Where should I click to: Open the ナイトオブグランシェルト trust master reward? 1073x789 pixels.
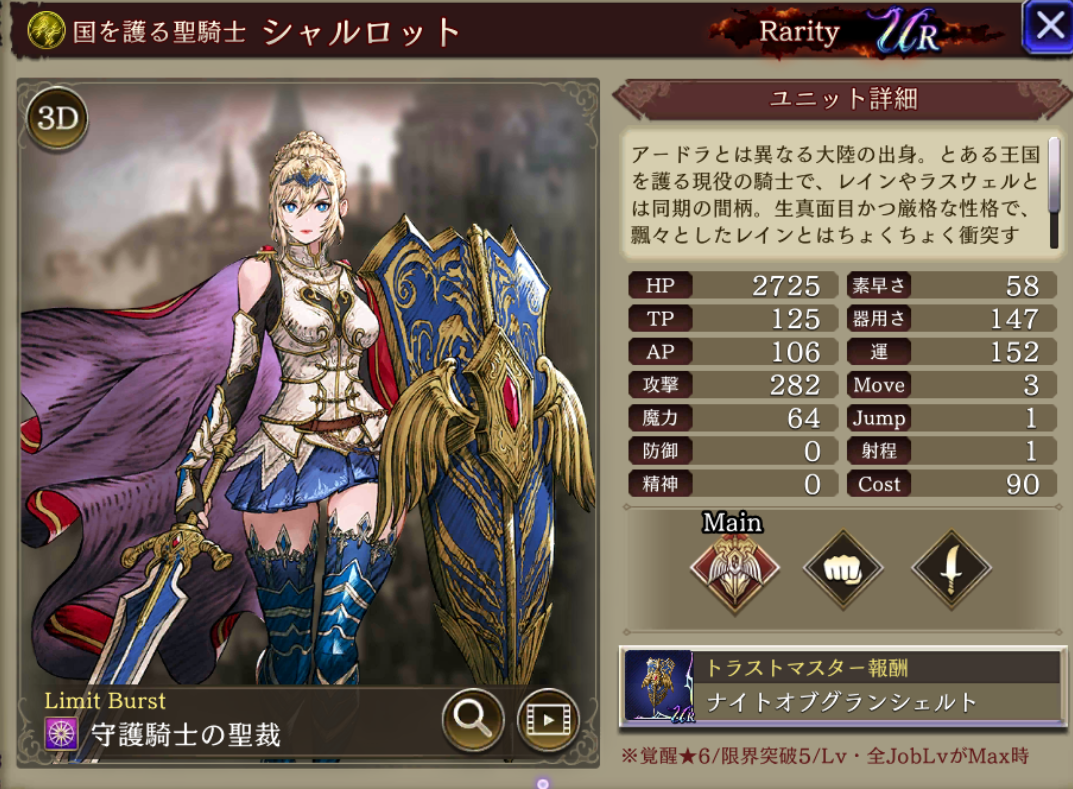(840, 686)
